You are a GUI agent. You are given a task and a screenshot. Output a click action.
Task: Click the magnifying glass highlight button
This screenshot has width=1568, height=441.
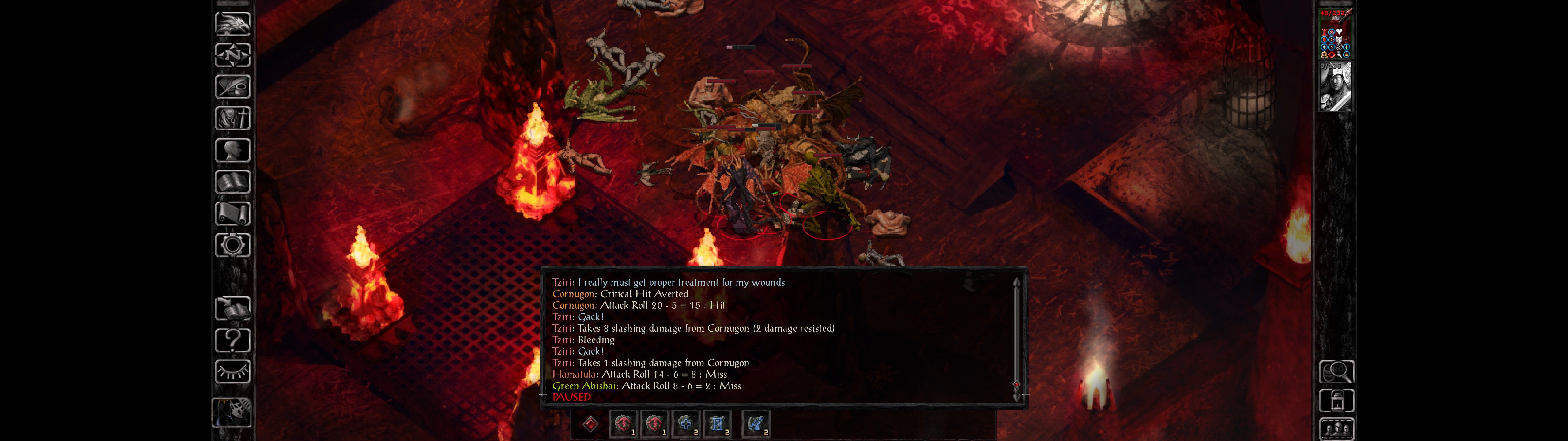tap(1336, 371)
